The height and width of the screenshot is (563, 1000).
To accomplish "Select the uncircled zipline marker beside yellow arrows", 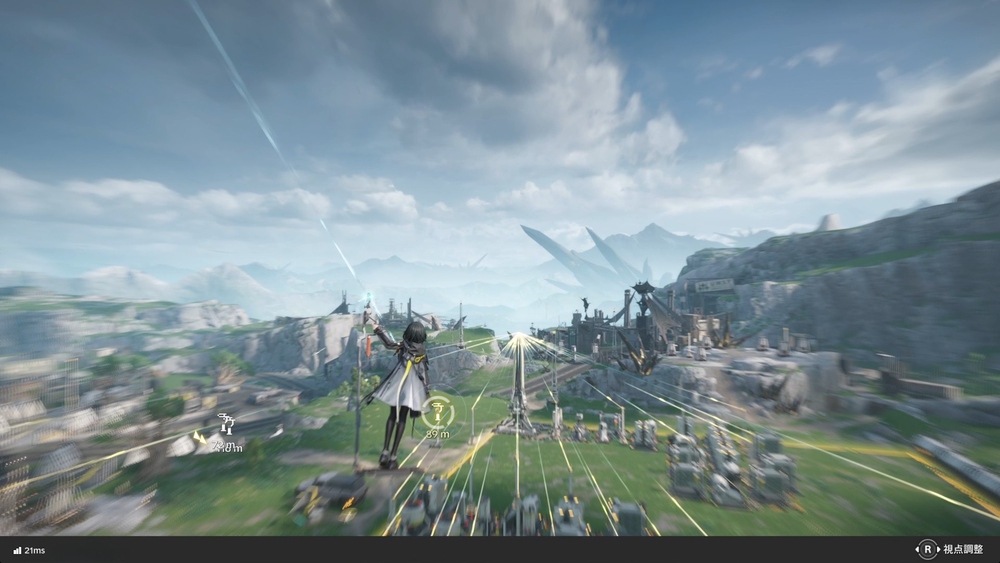I will coord(225,424).
